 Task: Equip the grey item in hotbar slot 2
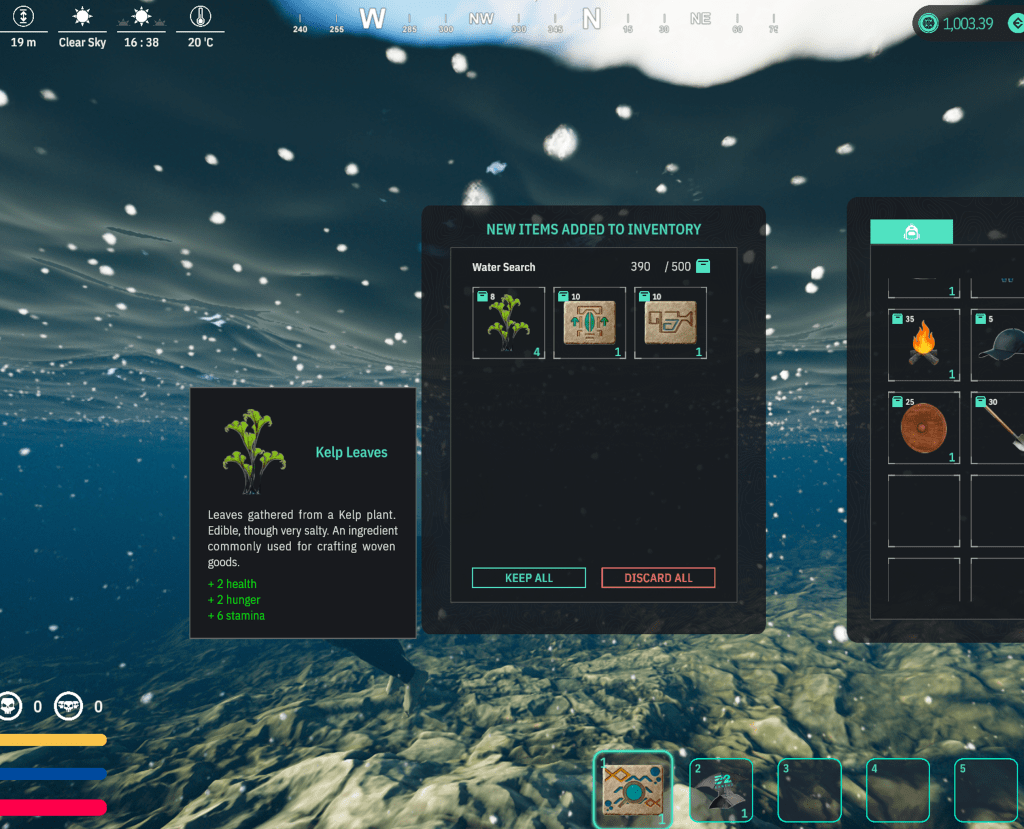[x=722, y=790]
